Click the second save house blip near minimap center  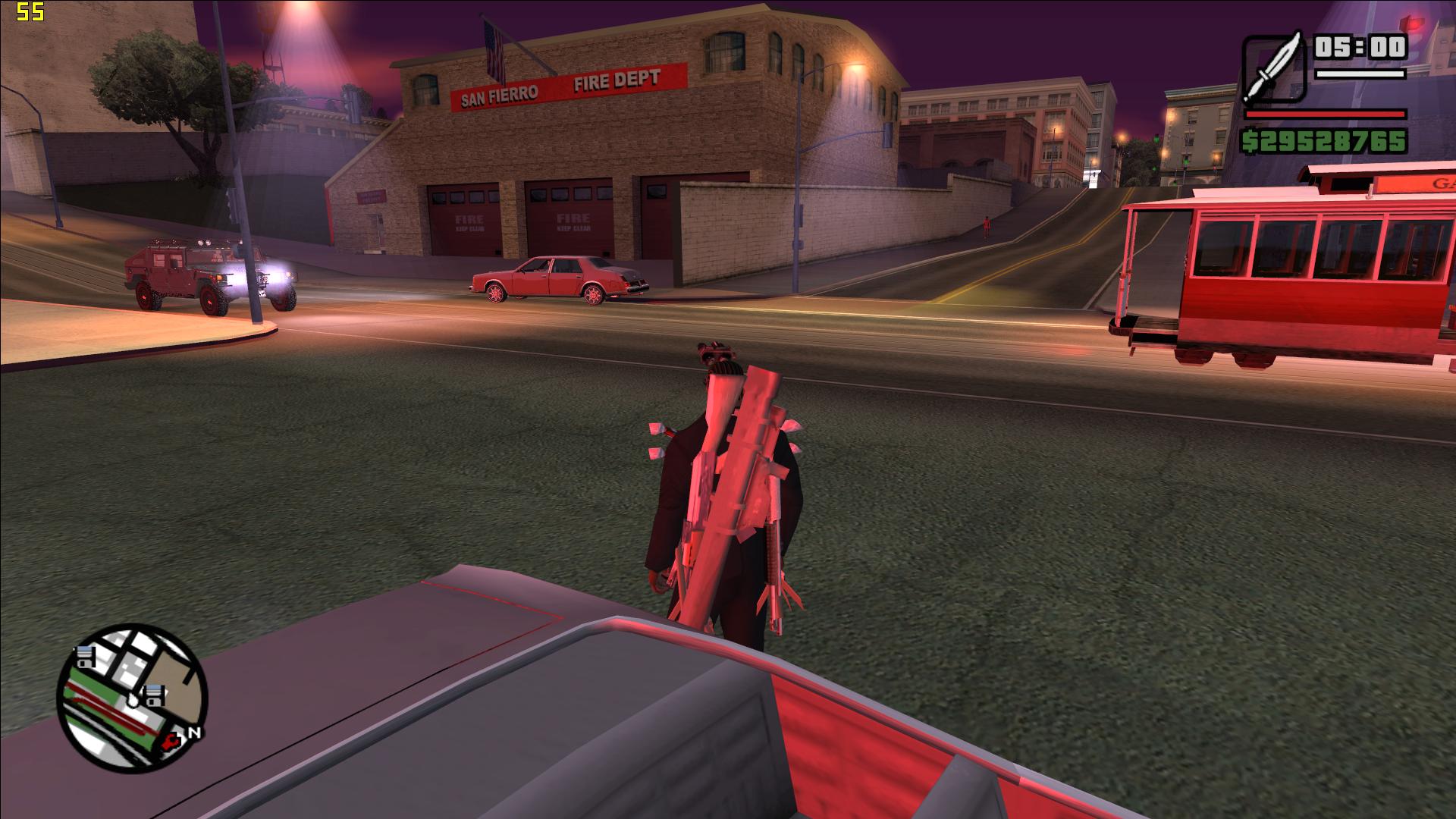(x=153, y=696)
